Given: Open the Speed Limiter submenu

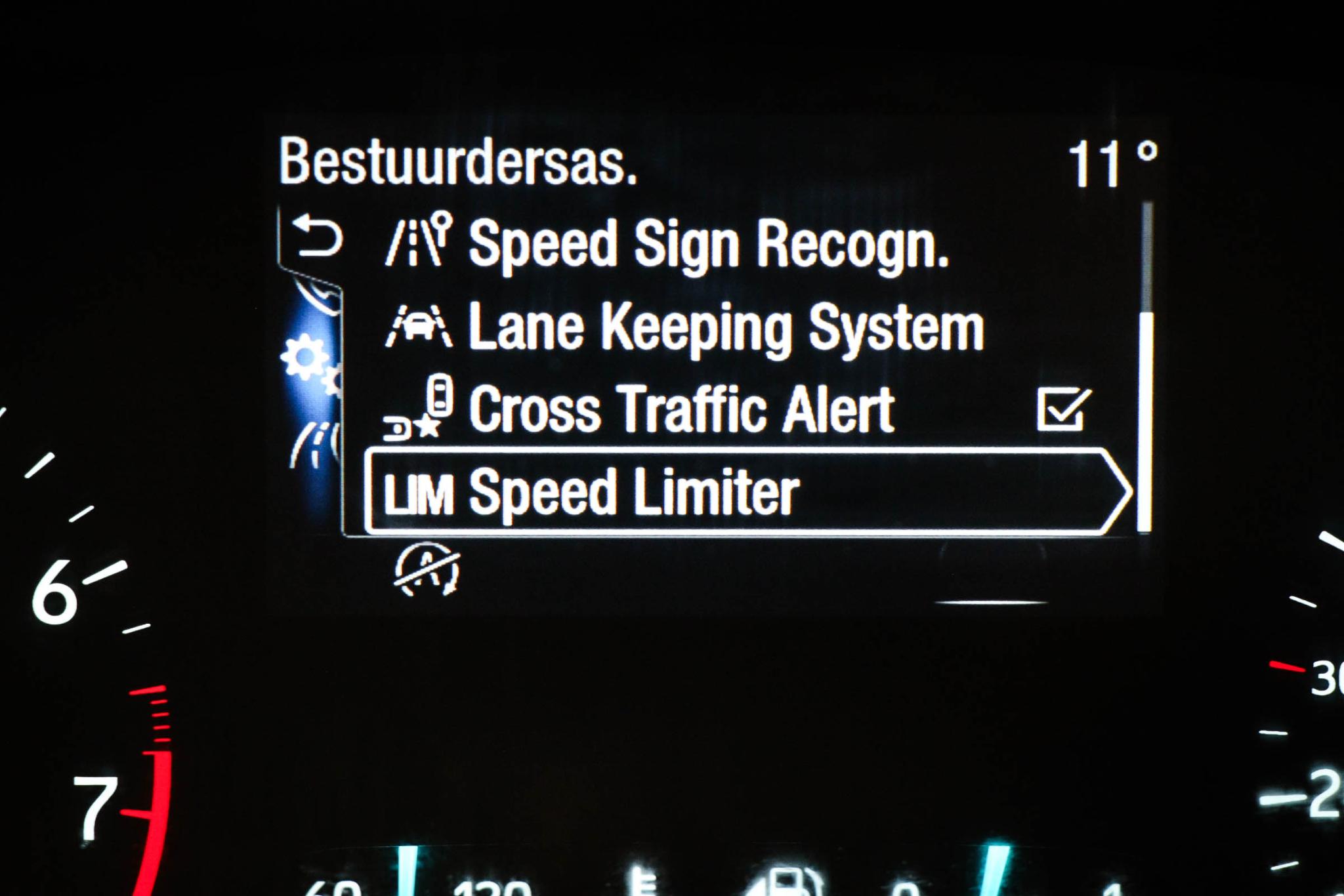Looking at the screenshot, I should tap(747, 493).
